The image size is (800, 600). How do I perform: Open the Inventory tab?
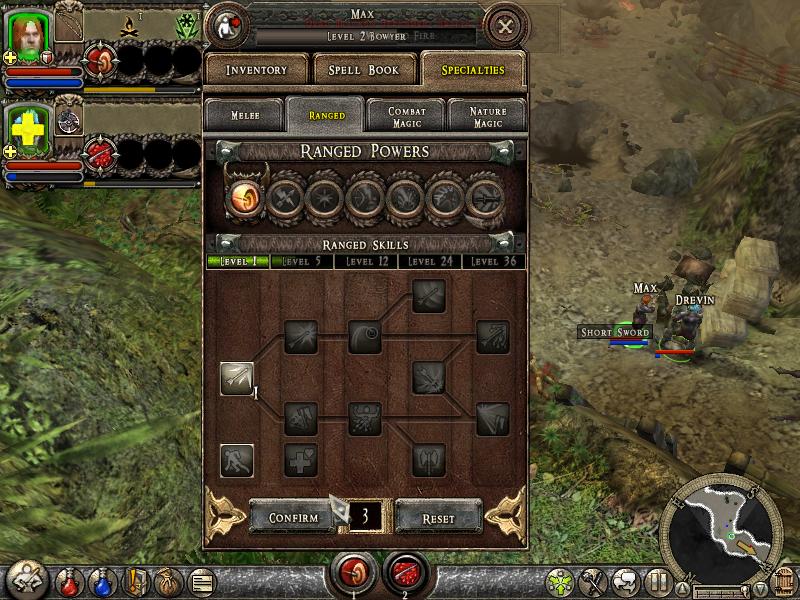click(256, 70)
